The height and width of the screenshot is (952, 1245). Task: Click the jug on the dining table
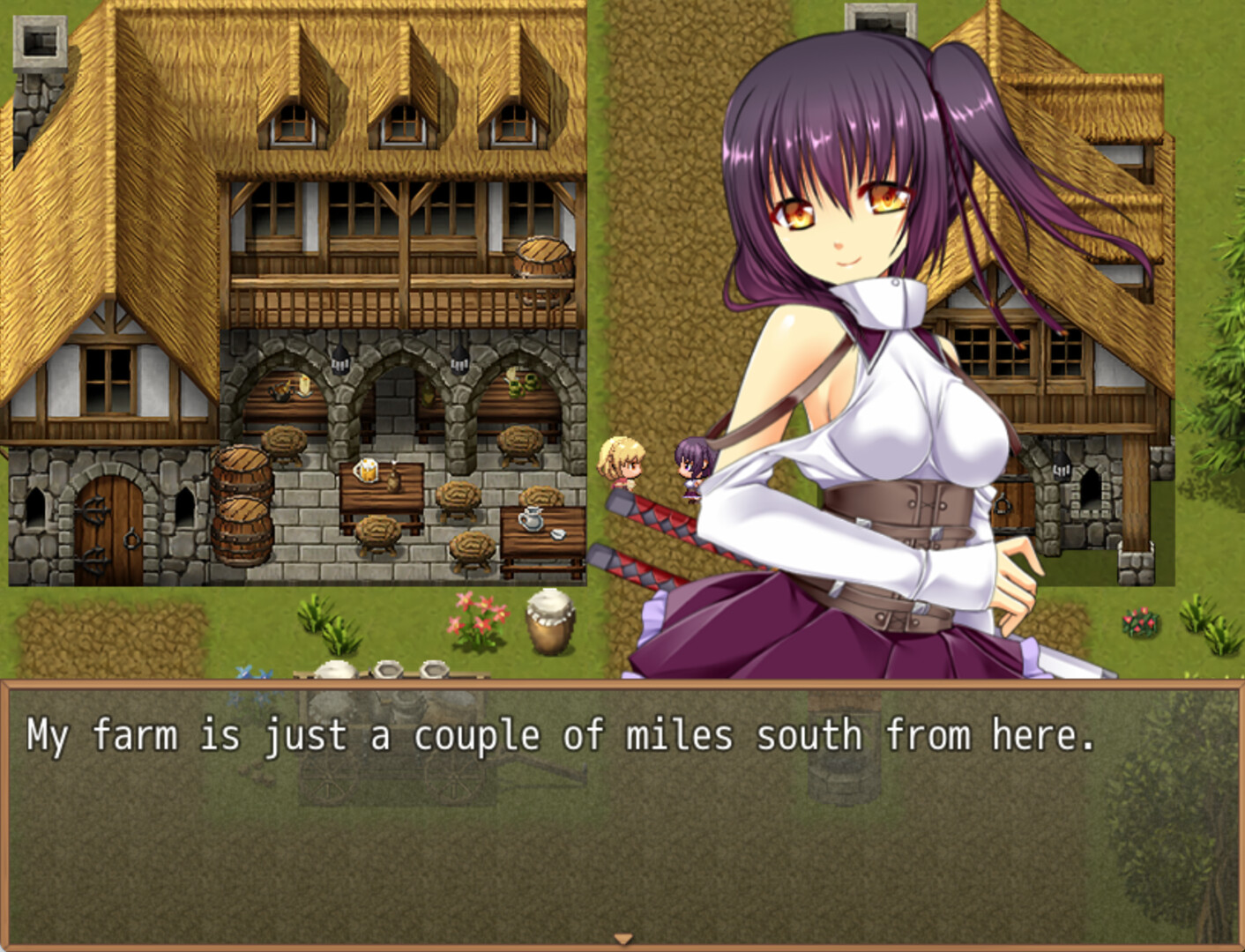pos(529,520)
